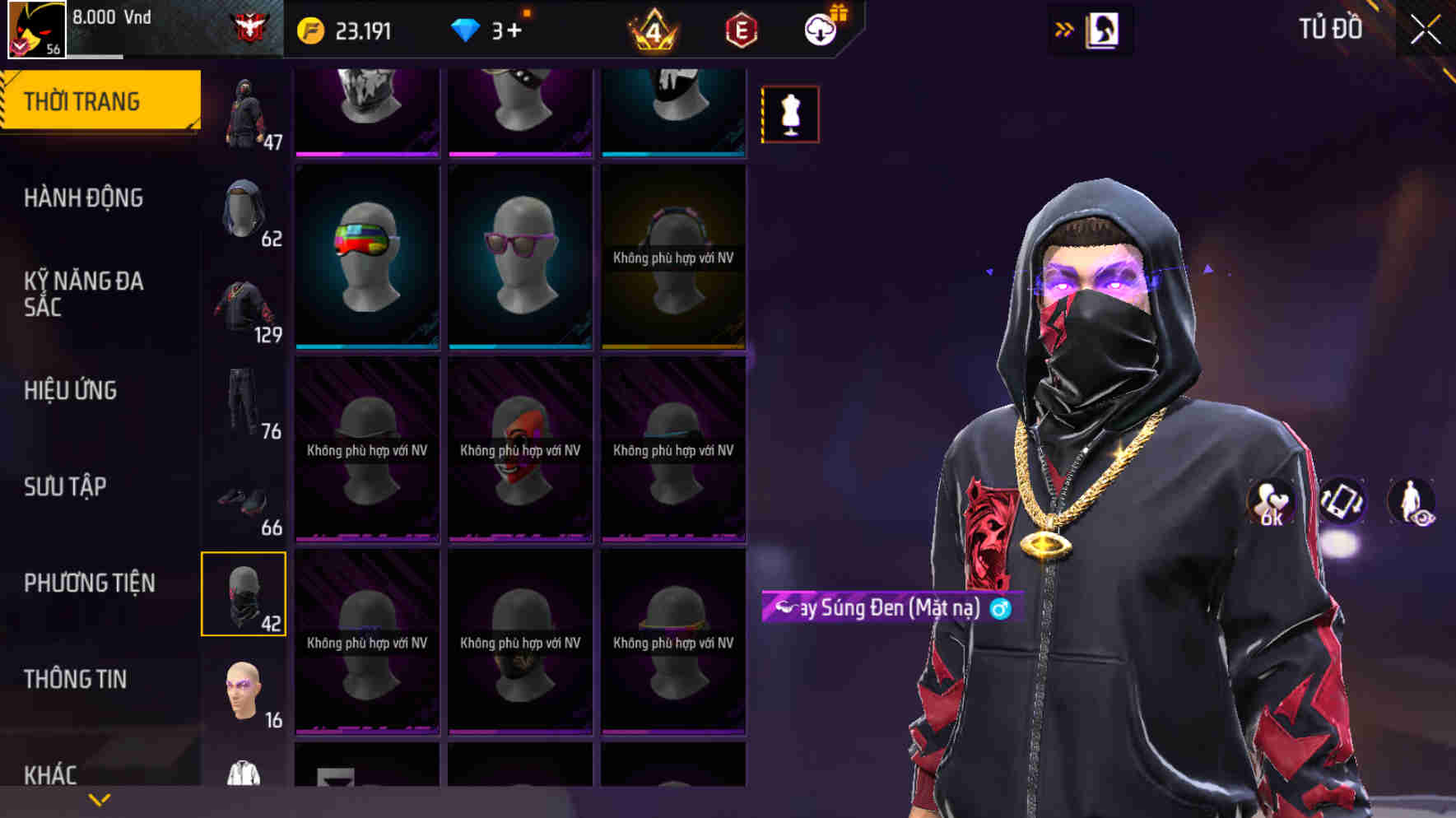
Task: Click the gold coin balance icon
Action: [309, 30]
